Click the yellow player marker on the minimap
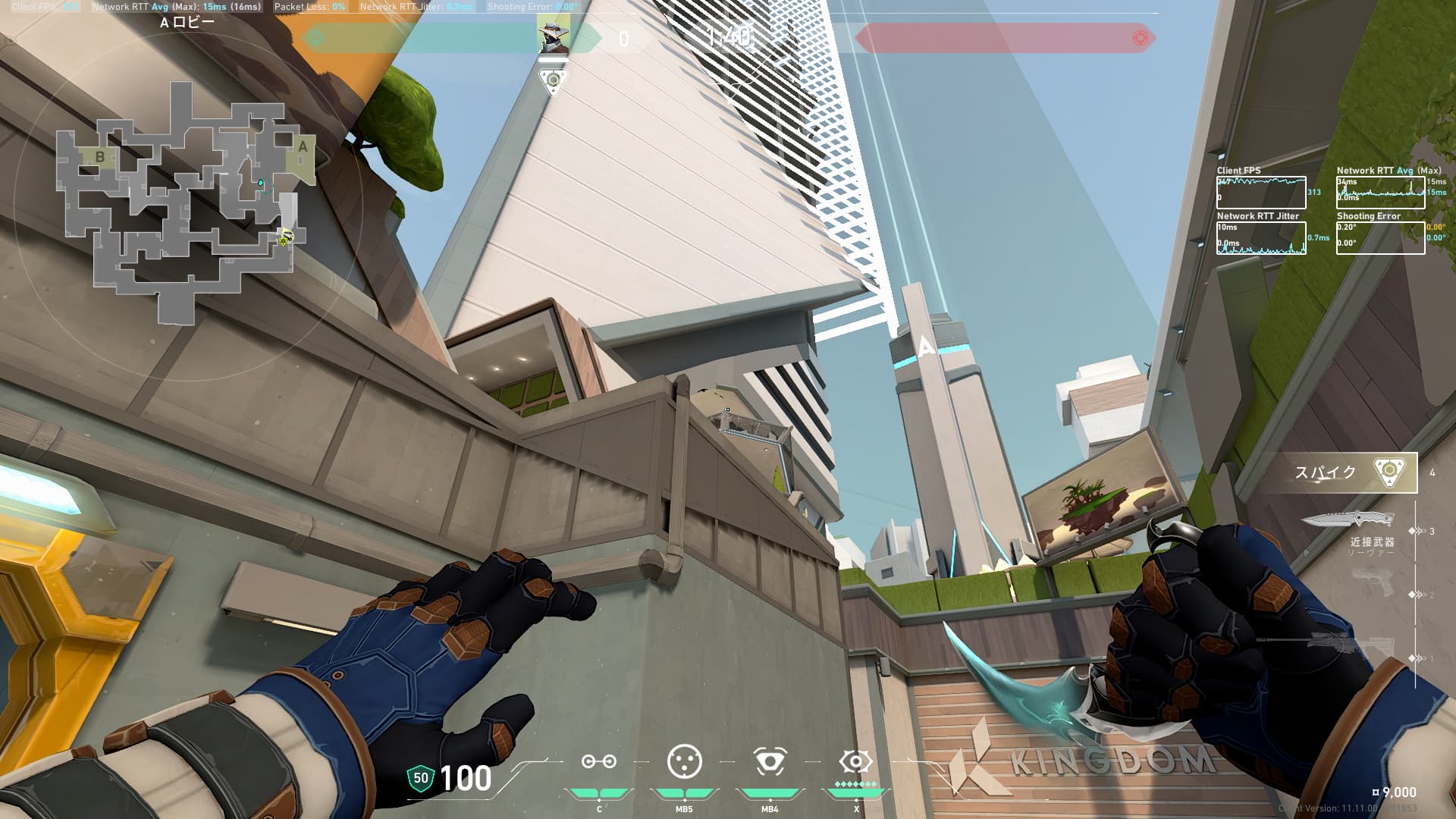This screenshot has width=1456, height=819. [x=284, y=239]
